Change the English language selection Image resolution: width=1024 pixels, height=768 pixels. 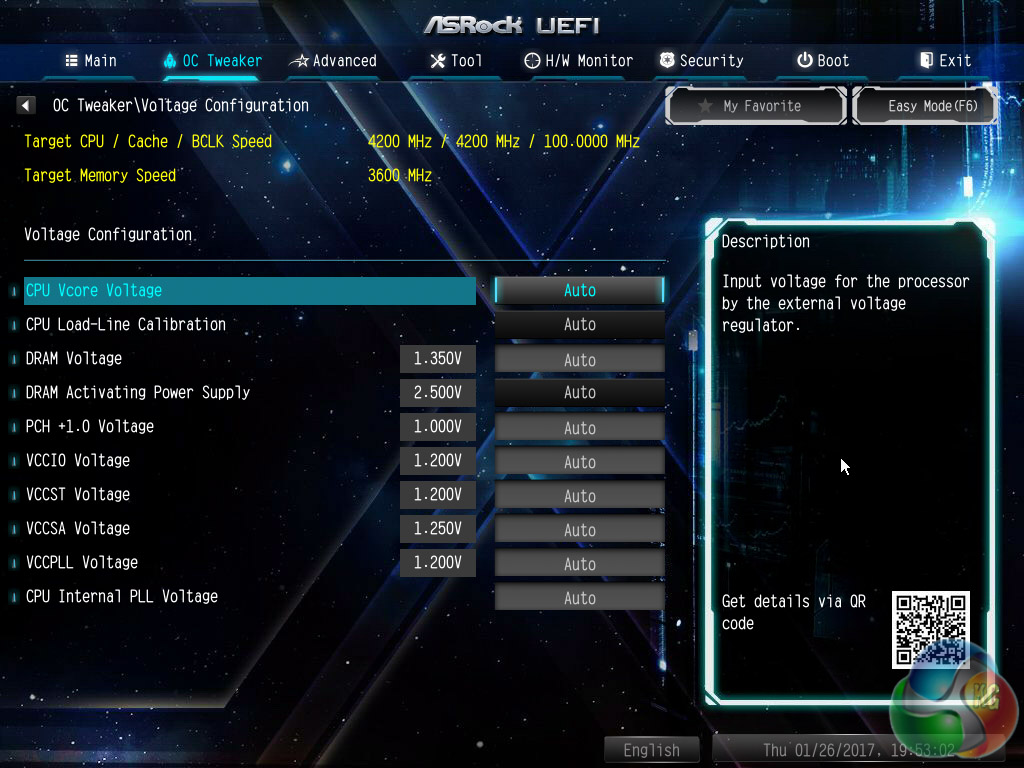[x=651, y=750]
